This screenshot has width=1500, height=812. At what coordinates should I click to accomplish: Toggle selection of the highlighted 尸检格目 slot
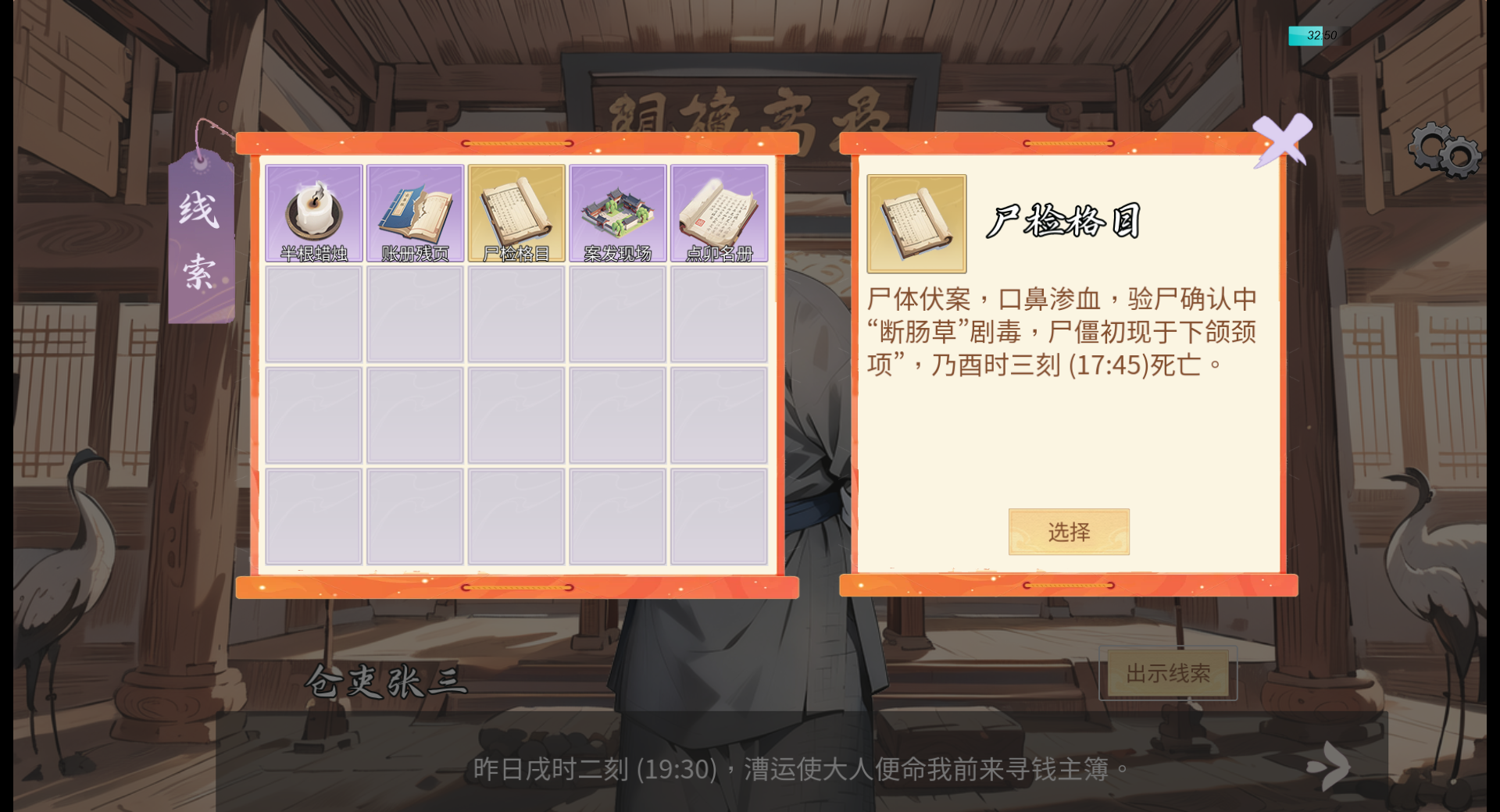click(x=516, y=212)
